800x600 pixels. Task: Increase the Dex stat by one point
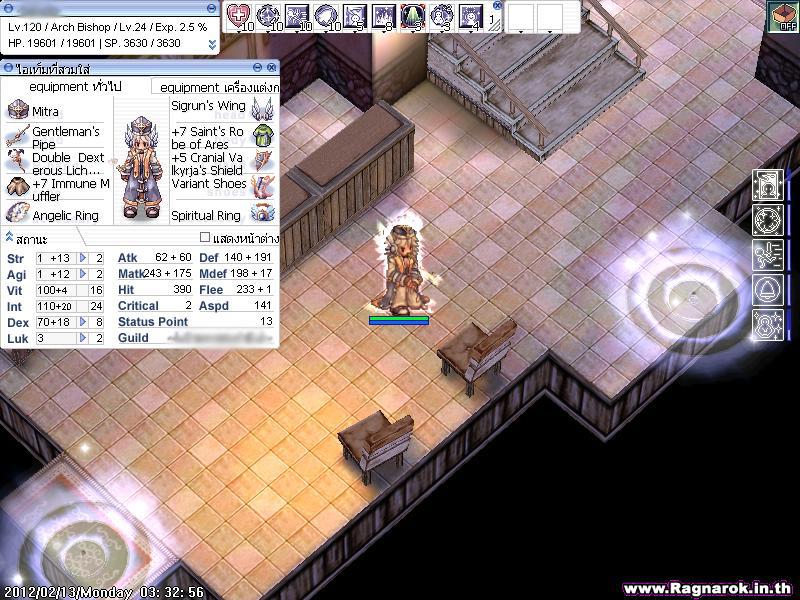coord(84,322)
